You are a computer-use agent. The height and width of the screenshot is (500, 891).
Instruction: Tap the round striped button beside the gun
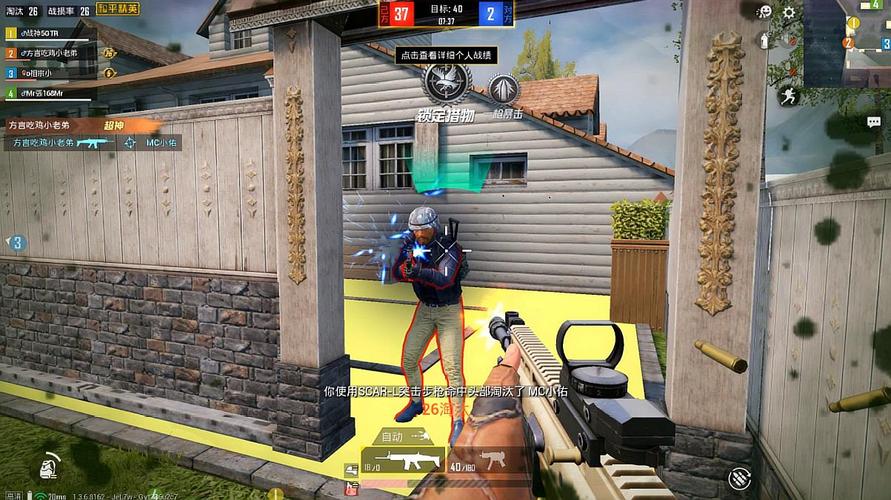pyautogui.click(x=740, y=479)
